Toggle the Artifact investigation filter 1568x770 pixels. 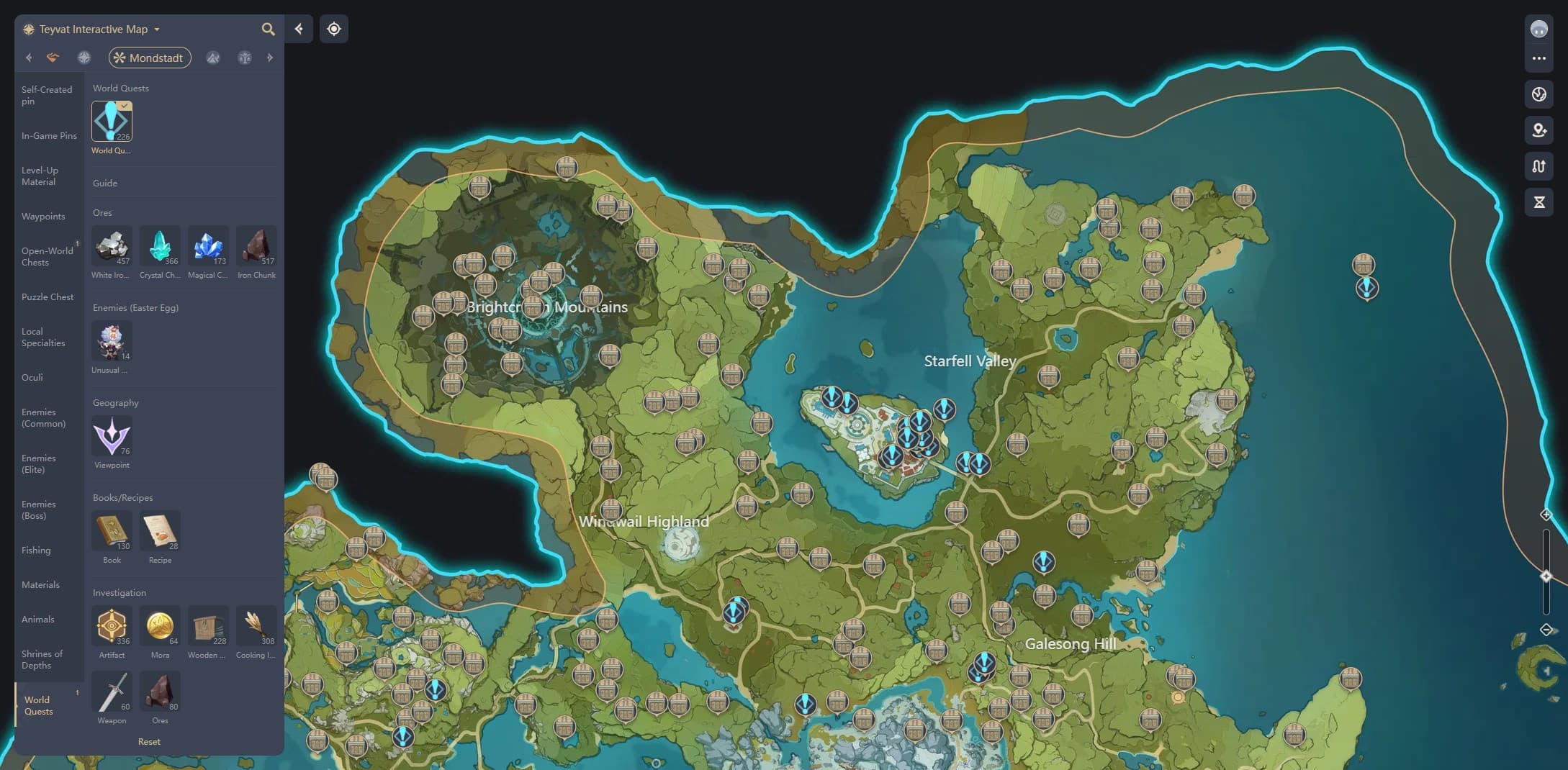(112, 626)
